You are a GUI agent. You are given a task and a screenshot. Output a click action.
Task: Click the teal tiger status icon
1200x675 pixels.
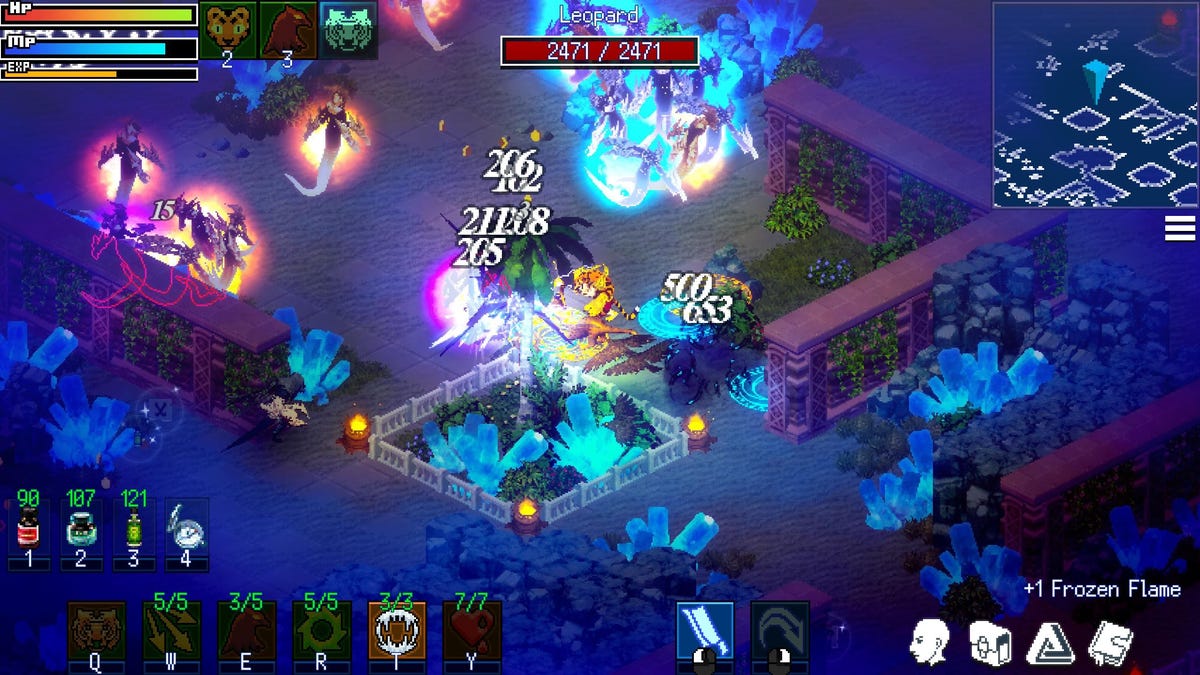coord(349,29)
